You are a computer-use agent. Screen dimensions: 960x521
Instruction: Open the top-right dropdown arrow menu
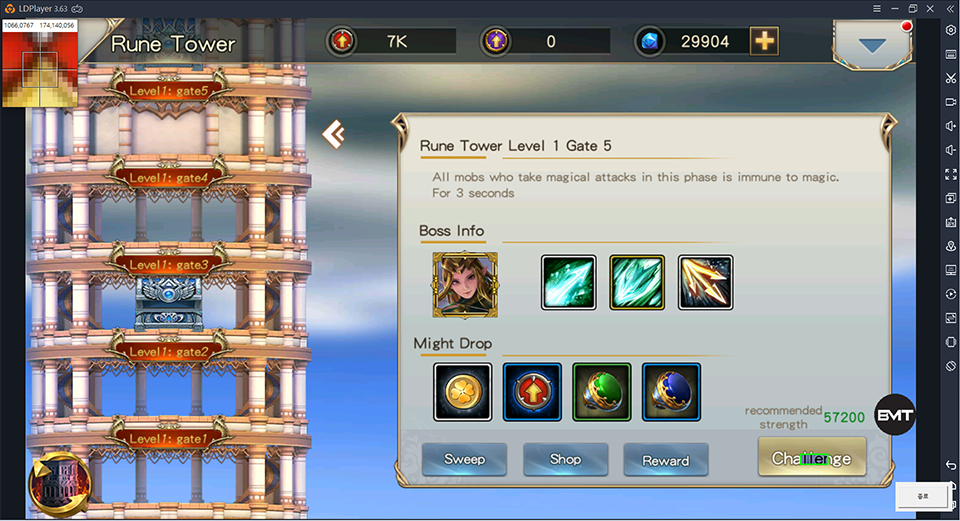pyautogui.click(x=873, y=45)
